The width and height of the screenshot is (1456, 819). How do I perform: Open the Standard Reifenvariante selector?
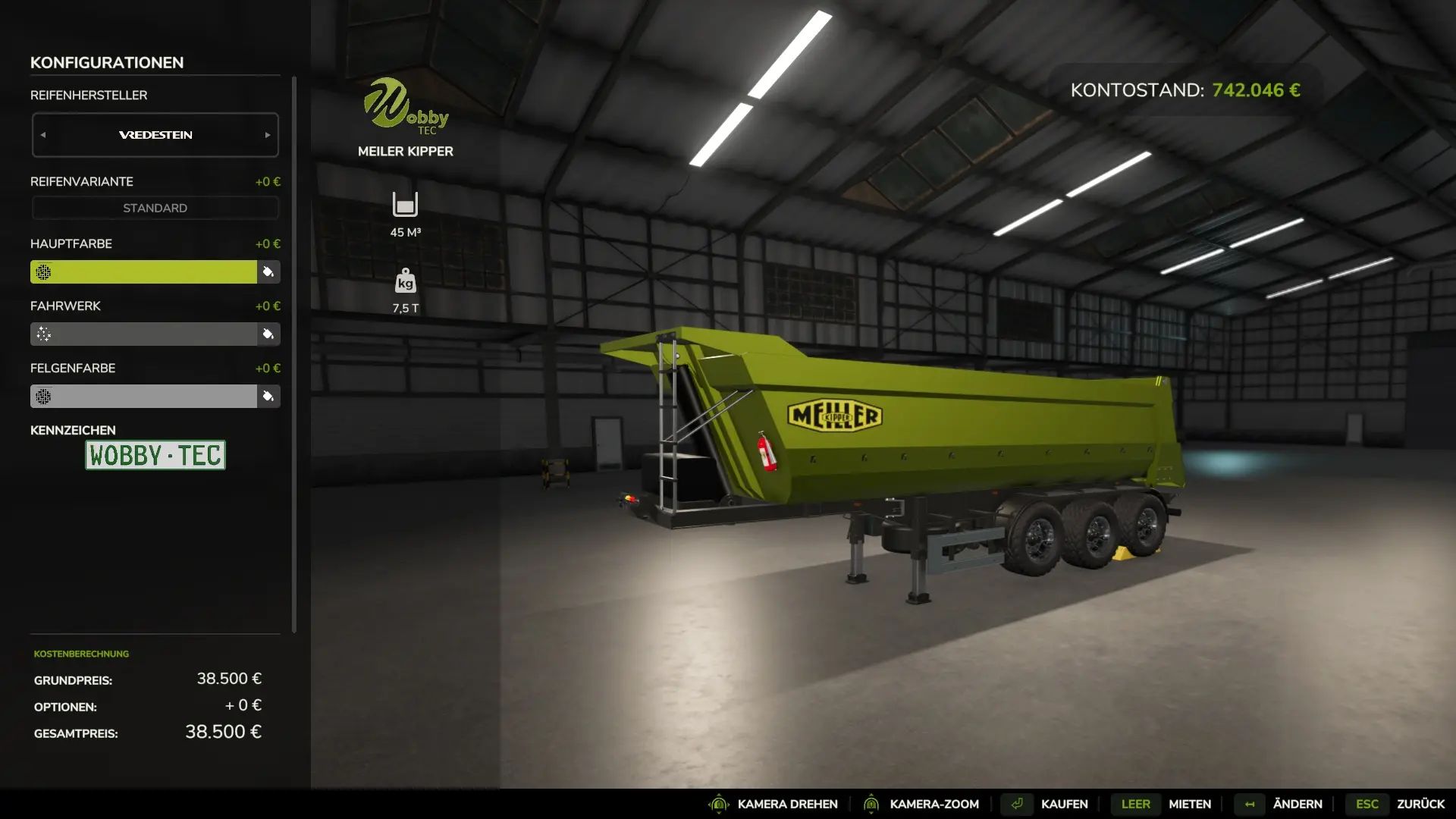(x=155, y=207)
